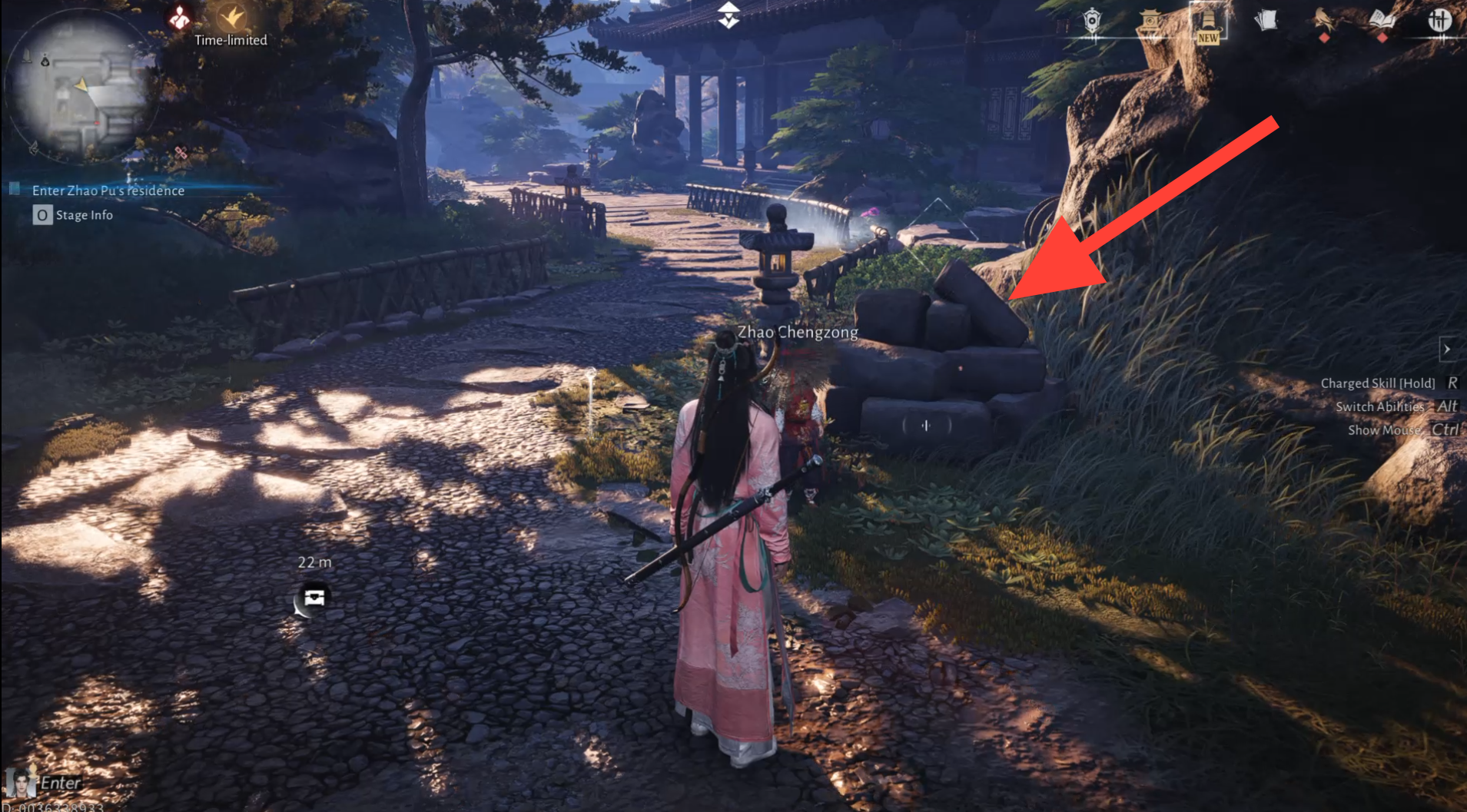Open the Time-limited golden crane event
Screen dimensions: 1467x812
[231, 17]
